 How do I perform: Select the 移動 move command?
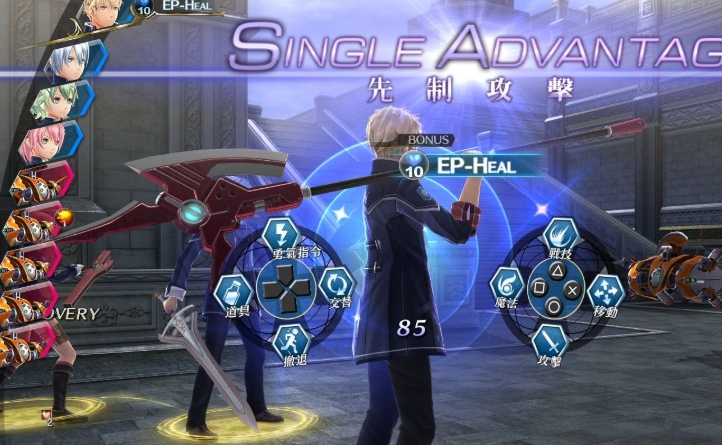pos(605,292)
